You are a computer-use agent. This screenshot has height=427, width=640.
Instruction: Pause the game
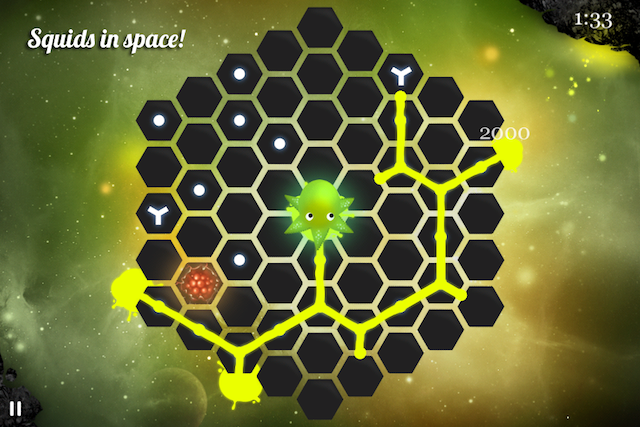pyautogui.click(x=15, y=408)
